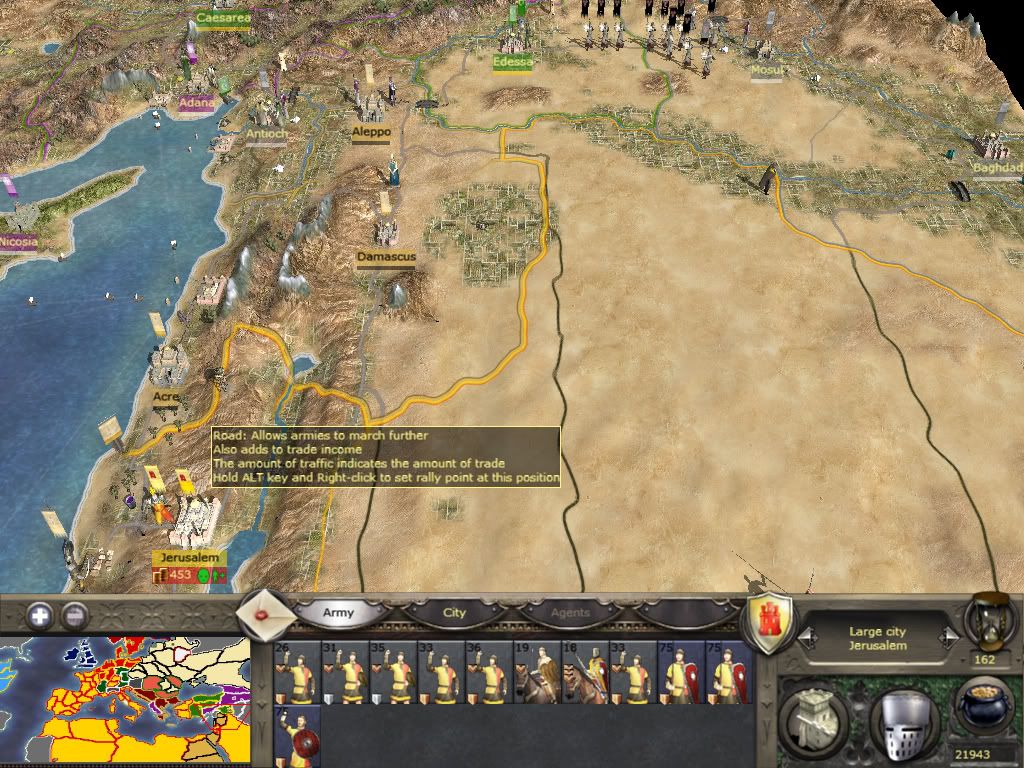This screenshot has width=1024, height=768.
Task: Cycle to next settlement with right arrow
Action: (945, 636)
